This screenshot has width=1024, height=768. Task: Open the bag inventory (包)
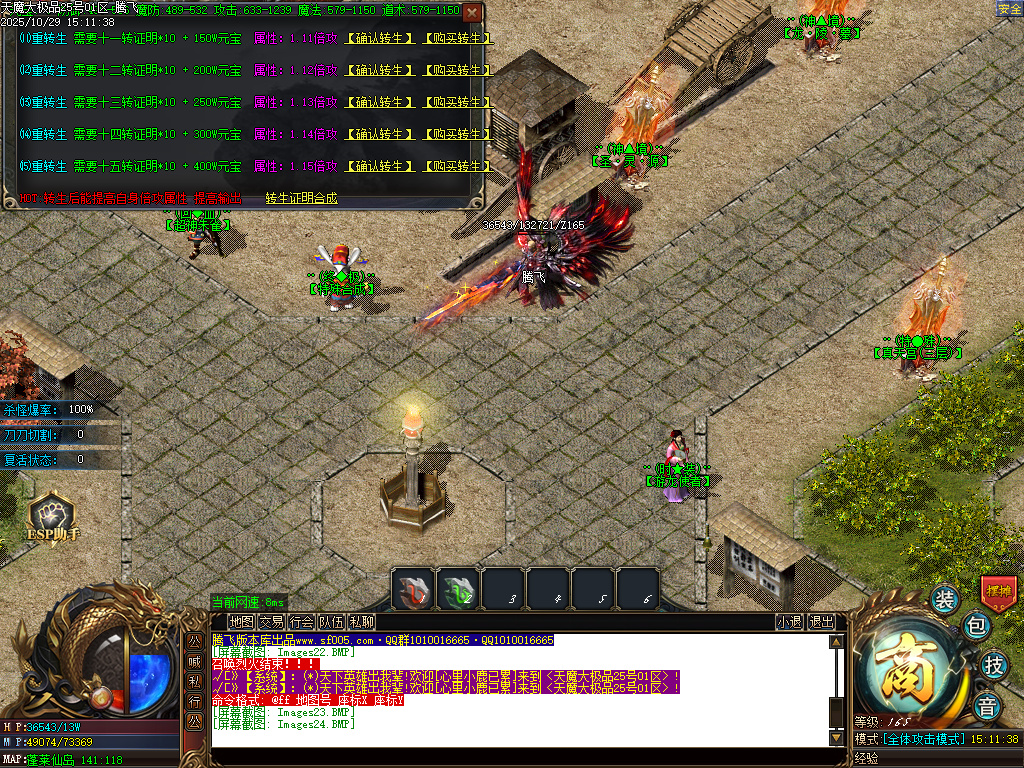977,627
